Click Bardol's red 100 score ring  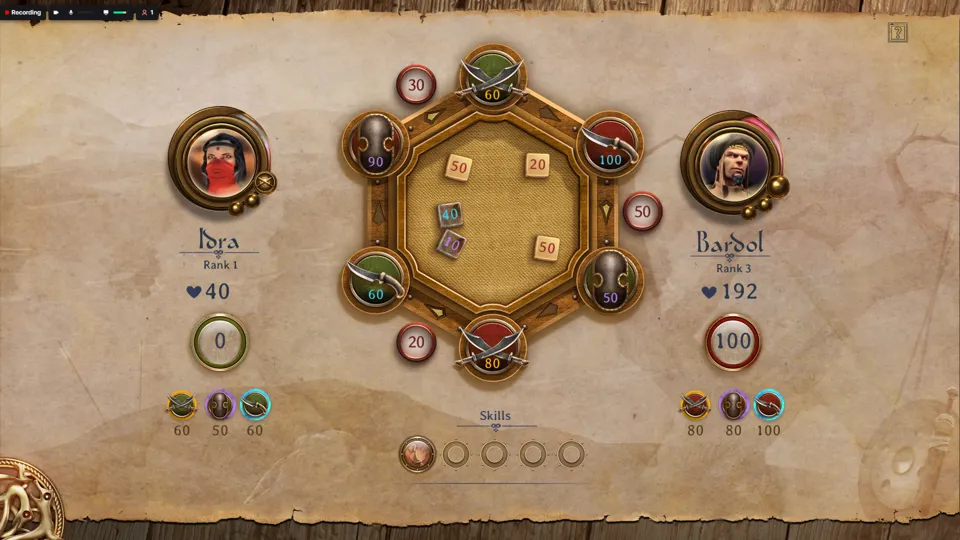[733, 342]
